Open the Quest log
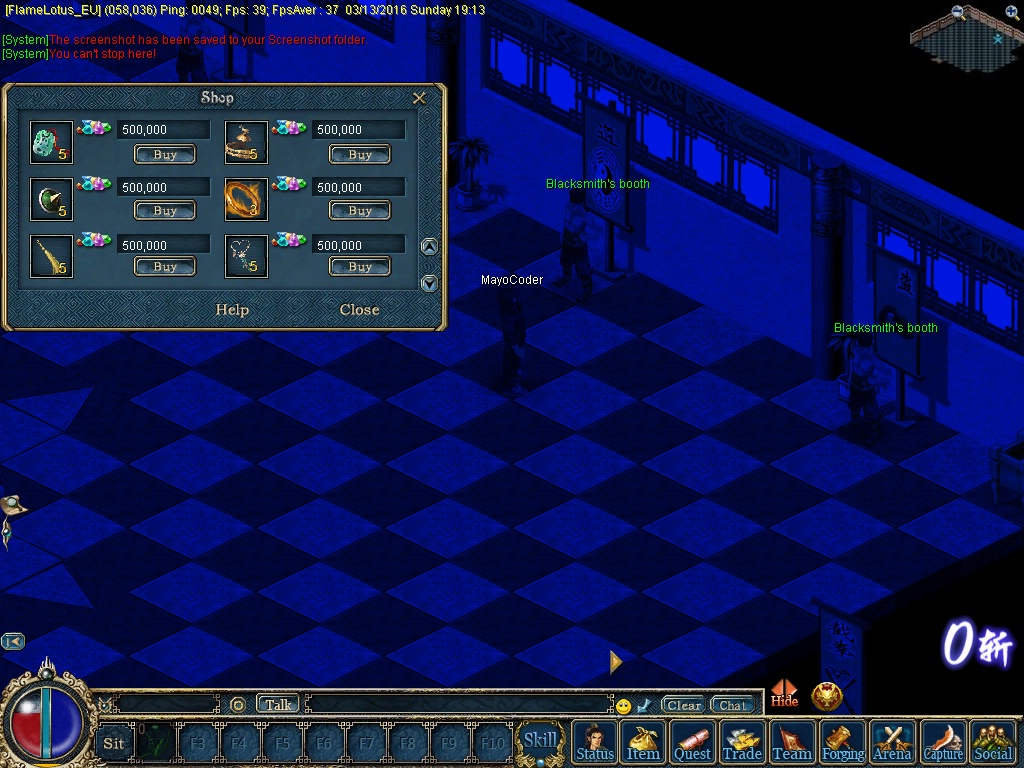The width and height of the screenshot is (1024, 768). [692, 742]
